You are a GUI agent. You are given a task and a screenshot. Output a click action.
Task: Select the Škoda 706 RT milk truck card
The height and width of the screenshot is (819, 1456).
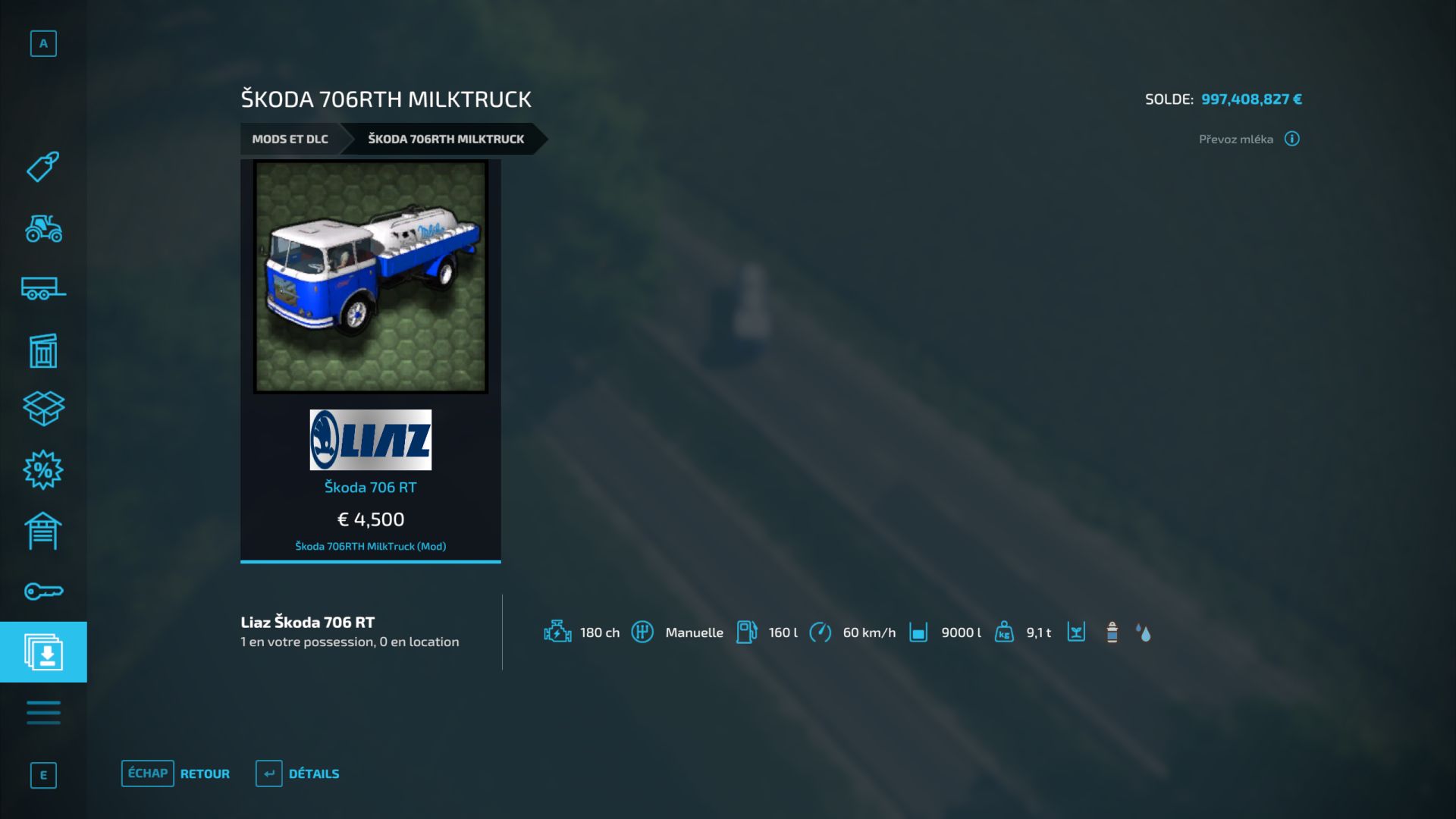(x=370, y=360)
